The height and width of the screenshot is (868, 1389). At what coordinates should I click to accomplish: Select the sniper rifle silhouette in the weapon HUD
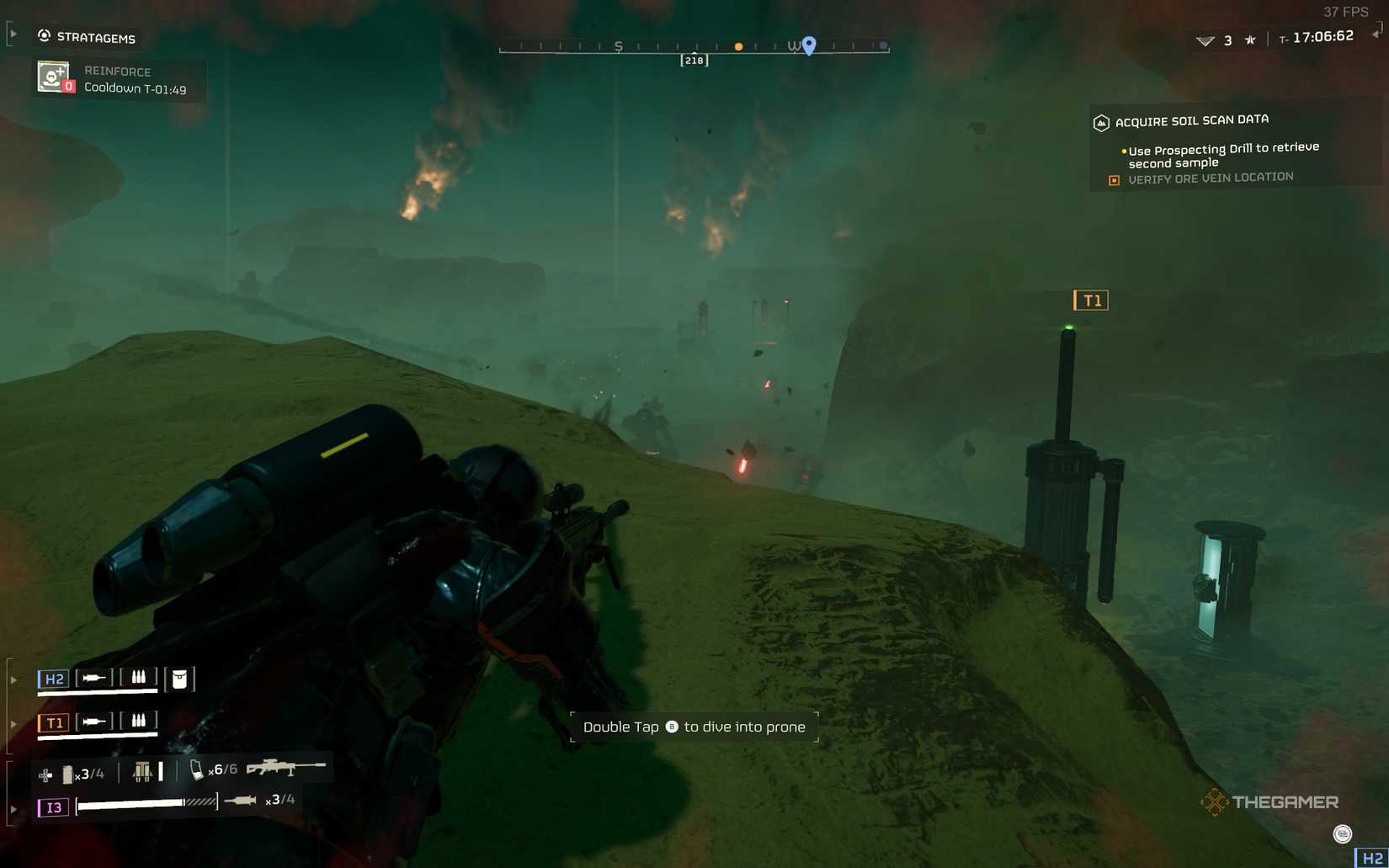[x=287, y=767]
